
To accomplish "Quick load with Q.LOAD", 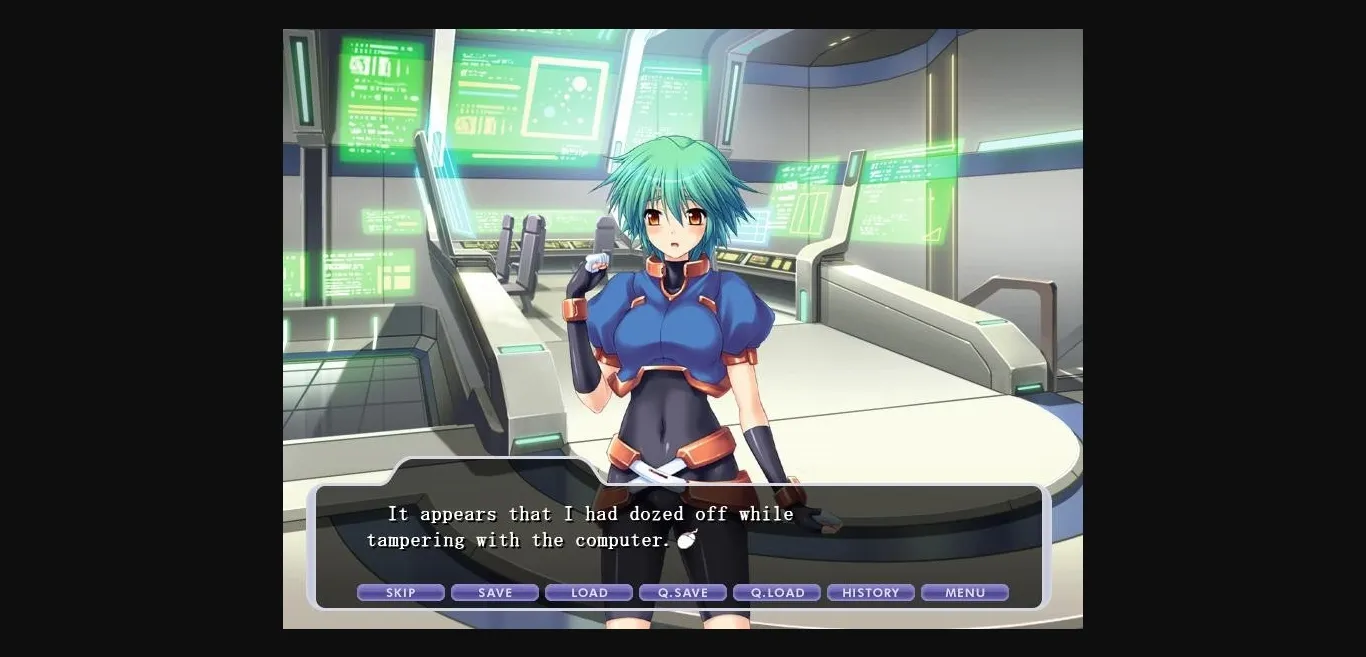I will 776,593.
